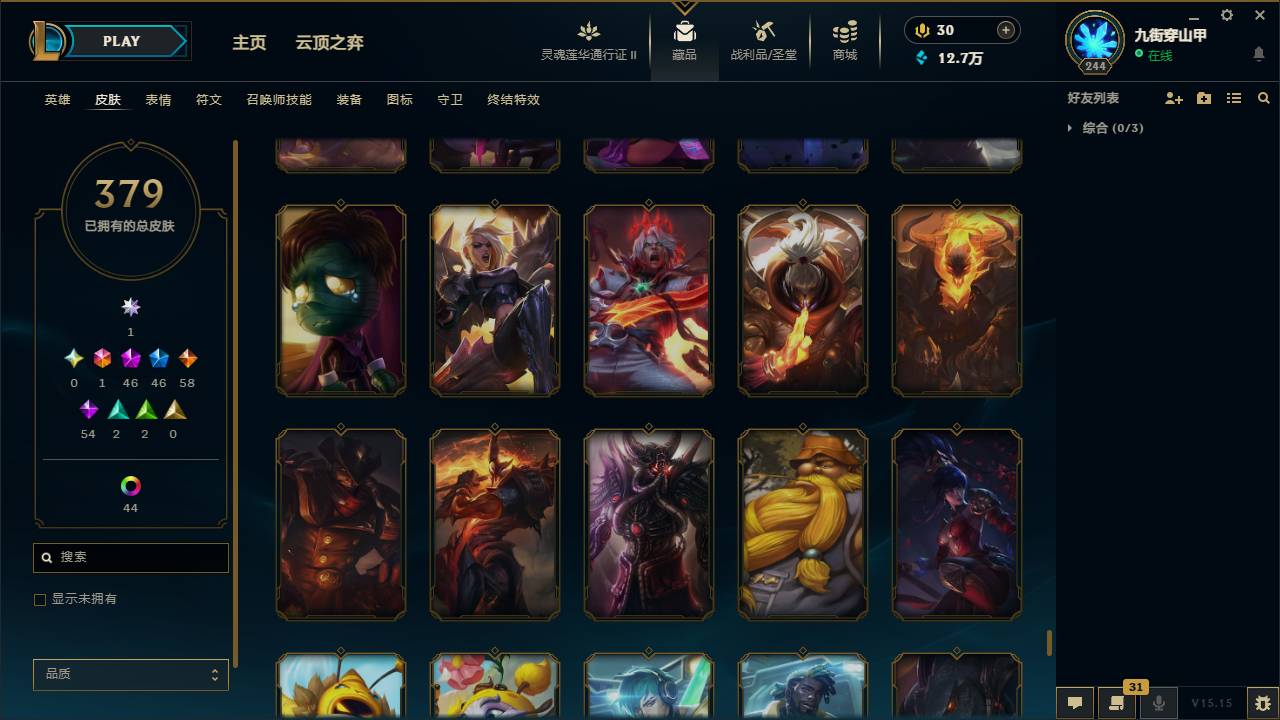Switch to the 云顶之弈 tab
Screen dimensions: 1280x720
pyautogui.click(x=330, y=42)
